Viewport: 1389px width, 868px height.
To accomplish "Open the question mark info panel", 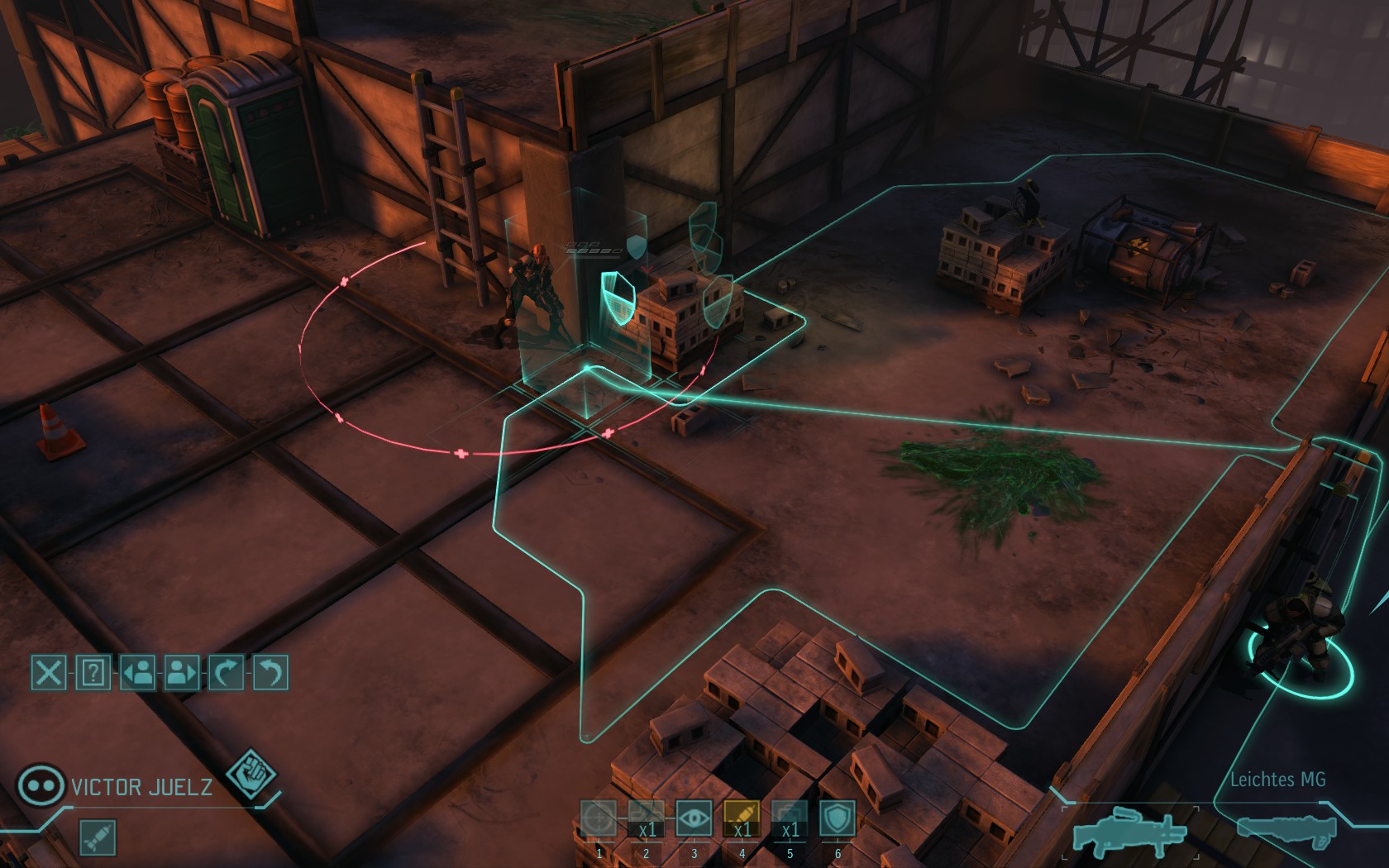I will pos(93,673).
